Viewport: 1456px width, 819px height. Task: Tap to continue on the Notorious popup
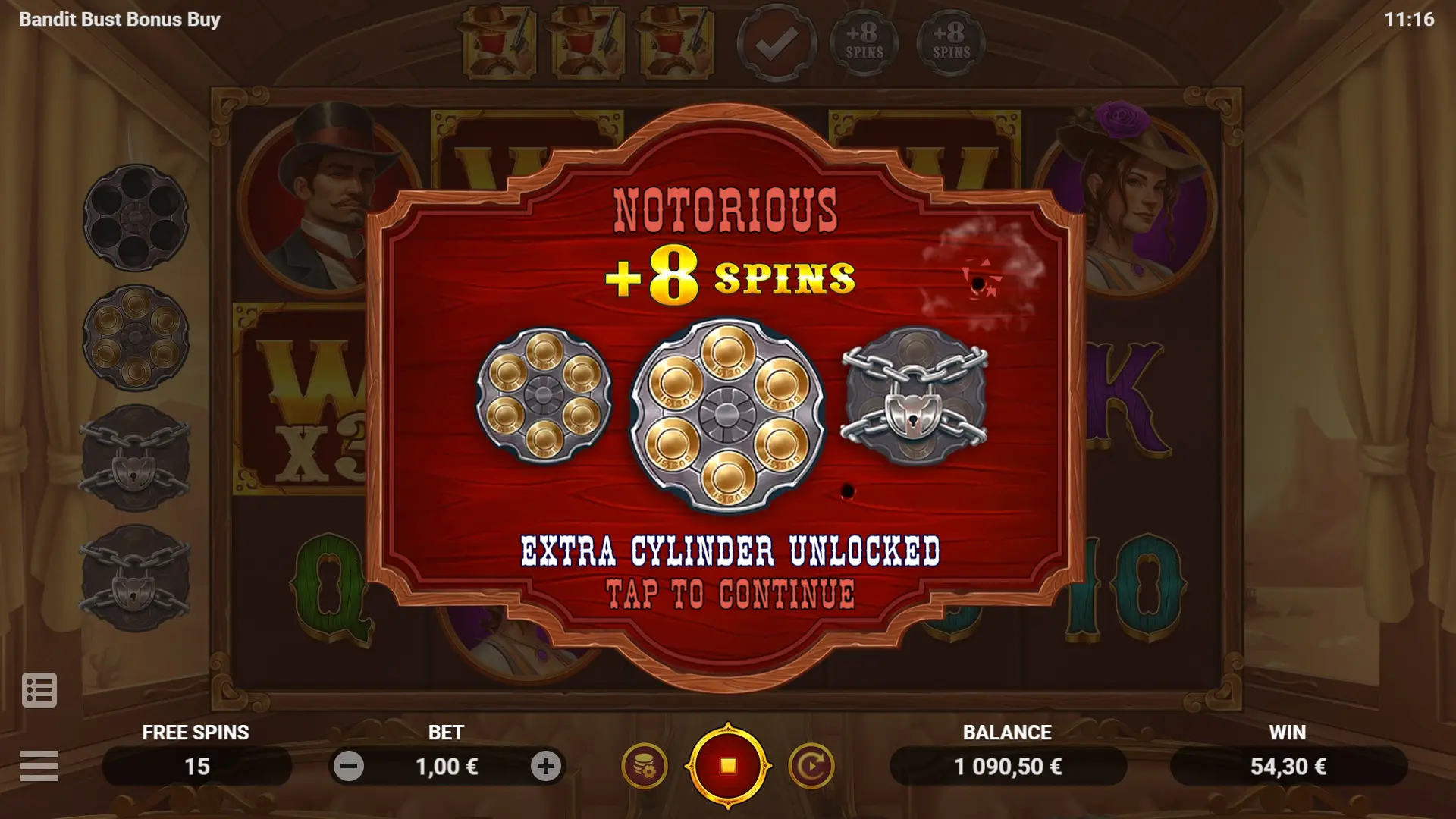tap(730, 594)
